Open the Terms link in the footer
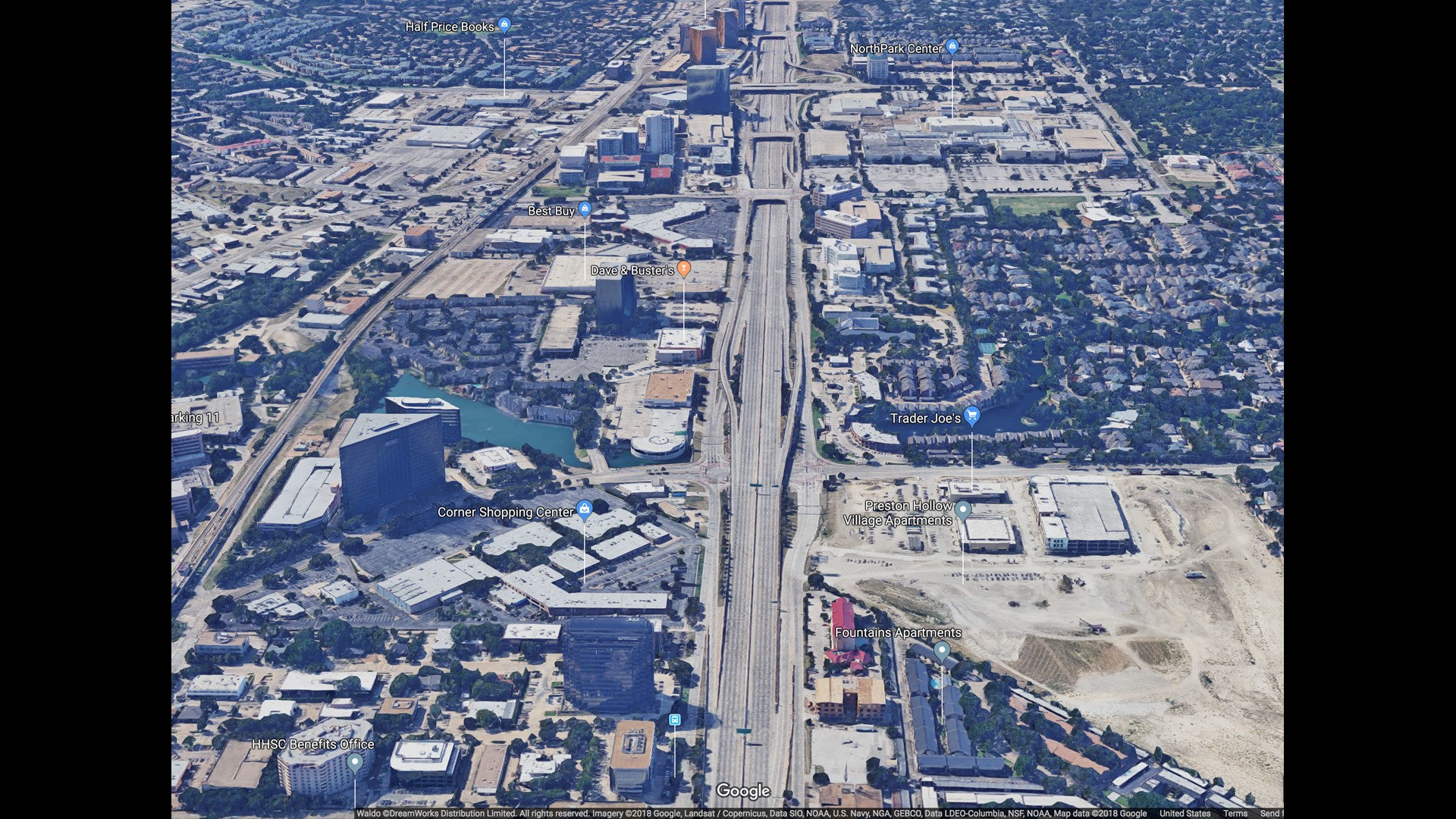1456x819 pixels. (1235, 812)
